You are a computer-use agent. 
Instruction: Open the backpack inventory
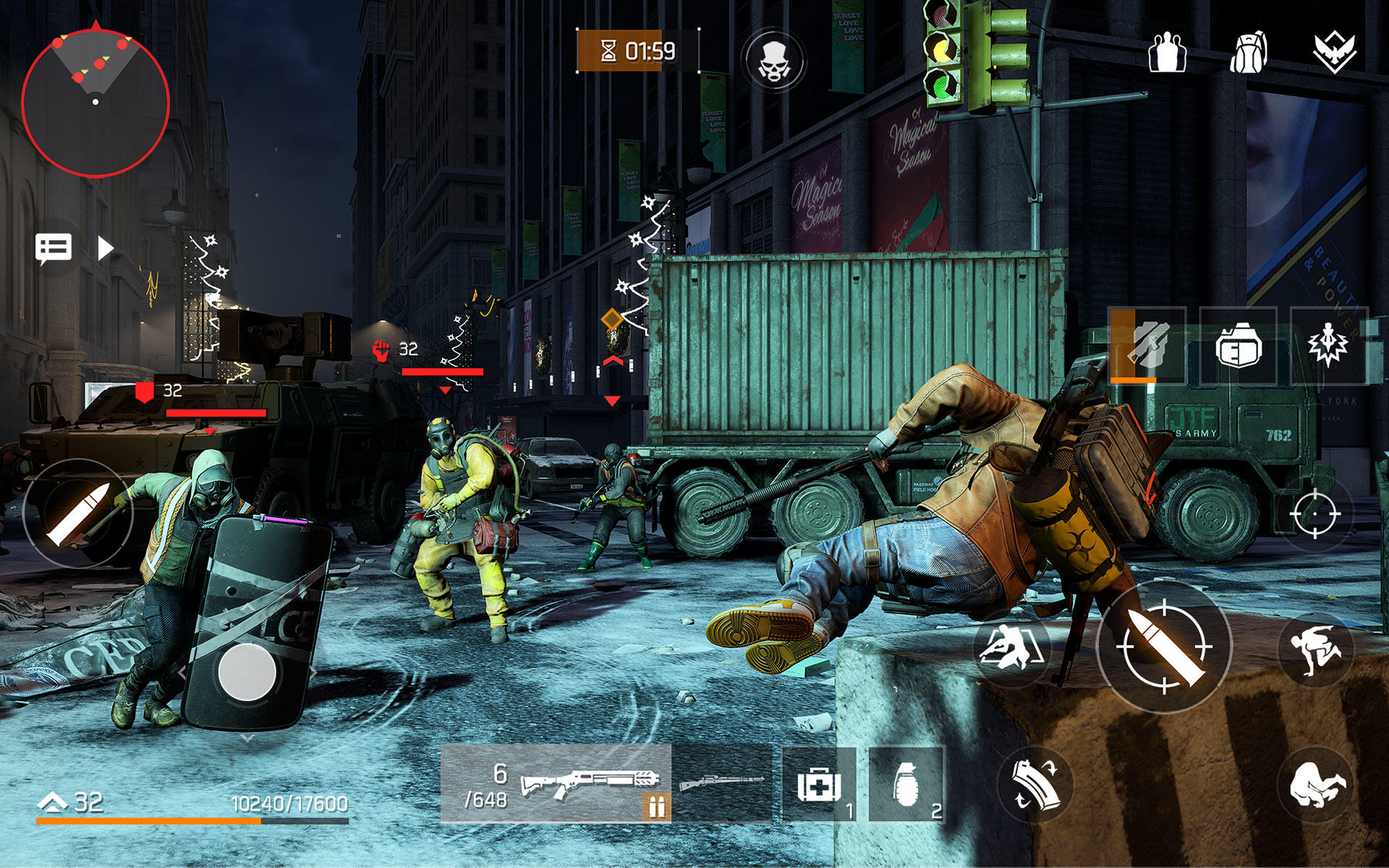coord(1249,52)
